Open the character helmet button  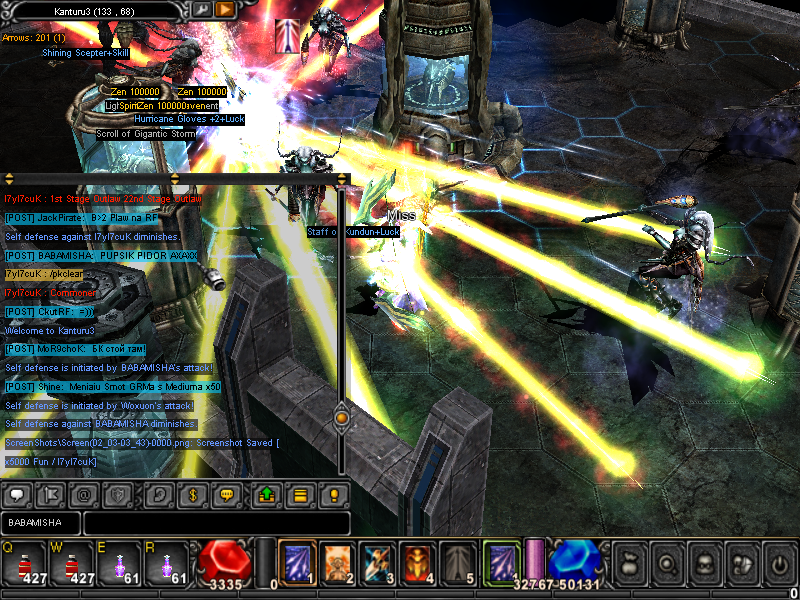tap(704, 564)
